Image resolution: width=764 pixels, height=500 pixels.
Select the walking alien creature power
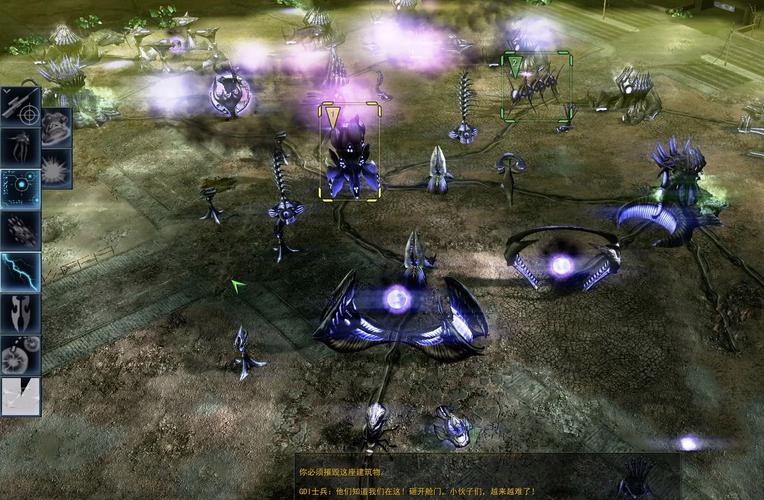click(20, 147)
